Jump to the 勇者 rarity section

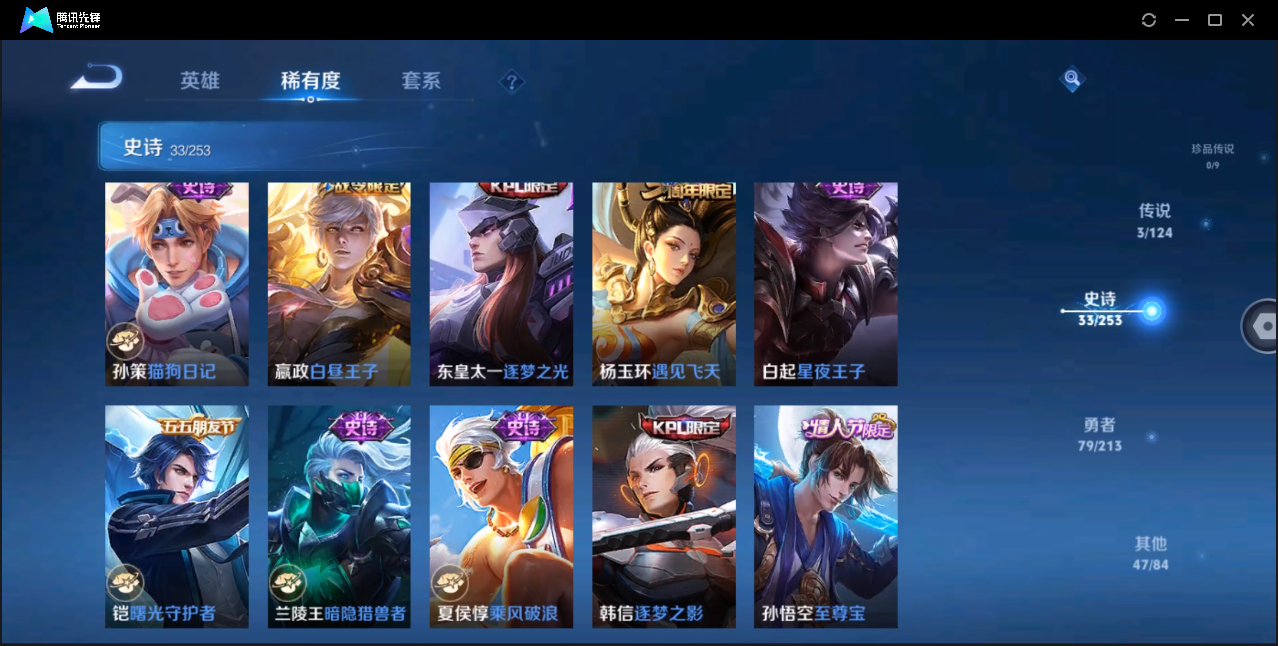click(x=1100, y=434)
